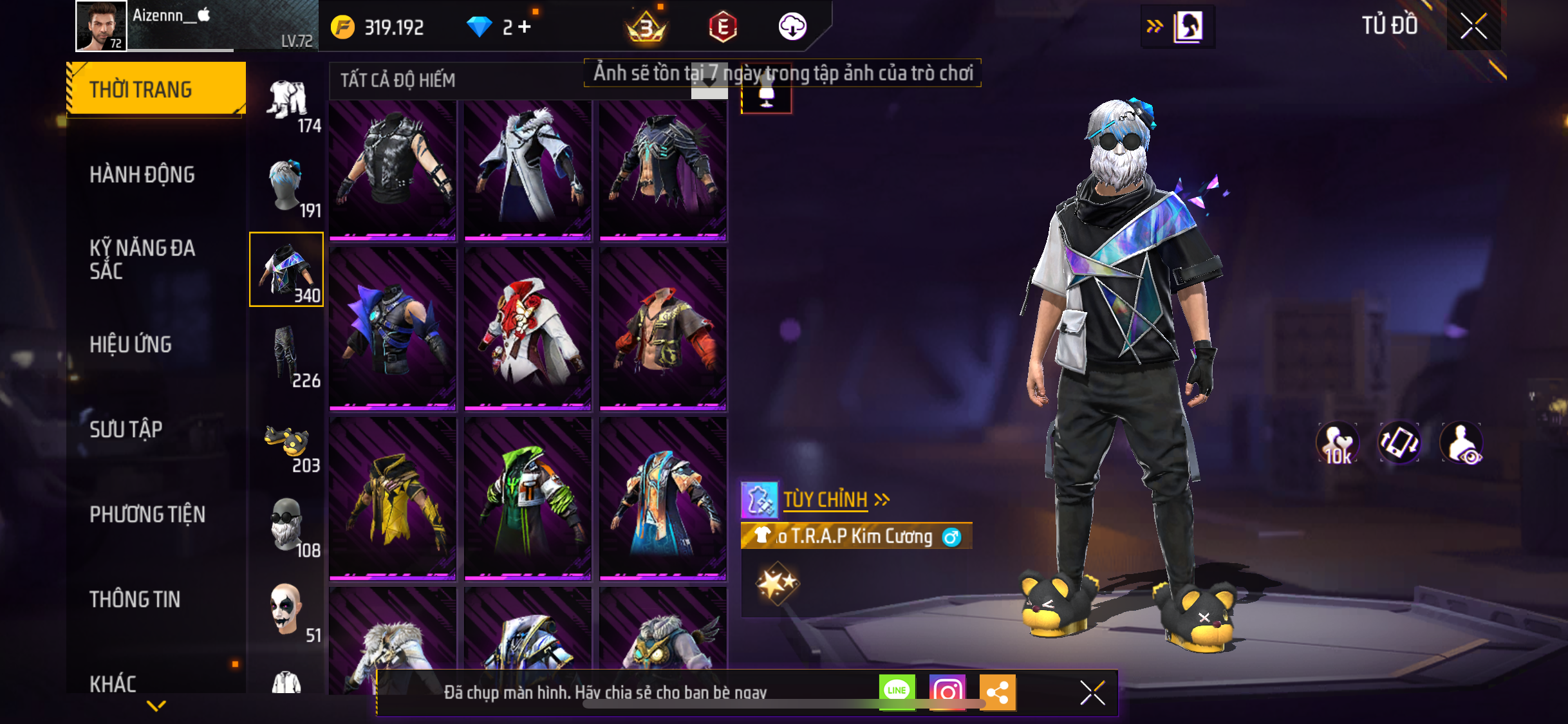
Task: Share the screenshot via LINE
Action: 897,692
